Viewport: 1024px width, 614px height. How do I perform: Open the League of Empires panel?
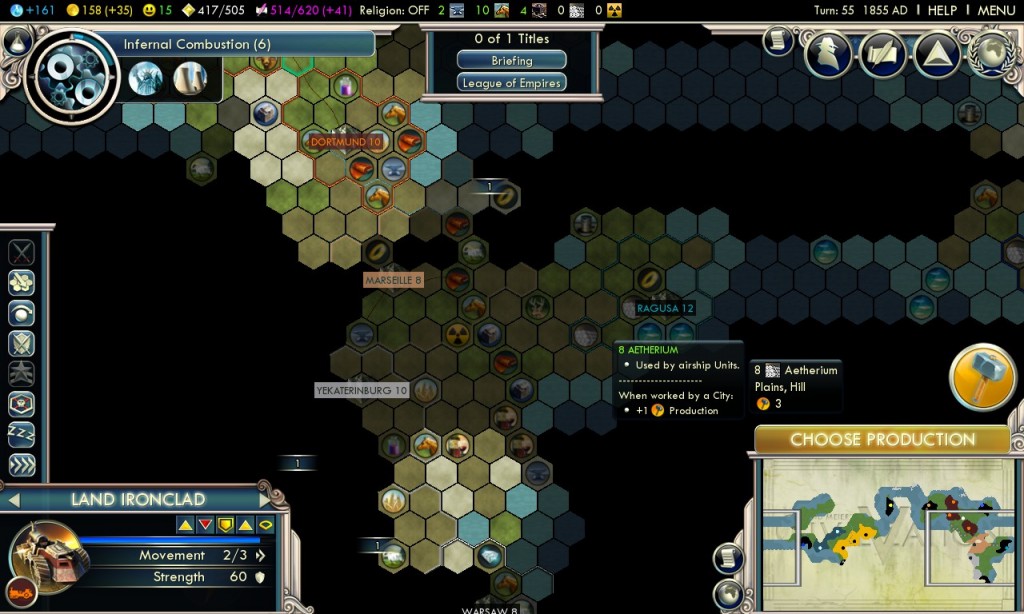511,83
